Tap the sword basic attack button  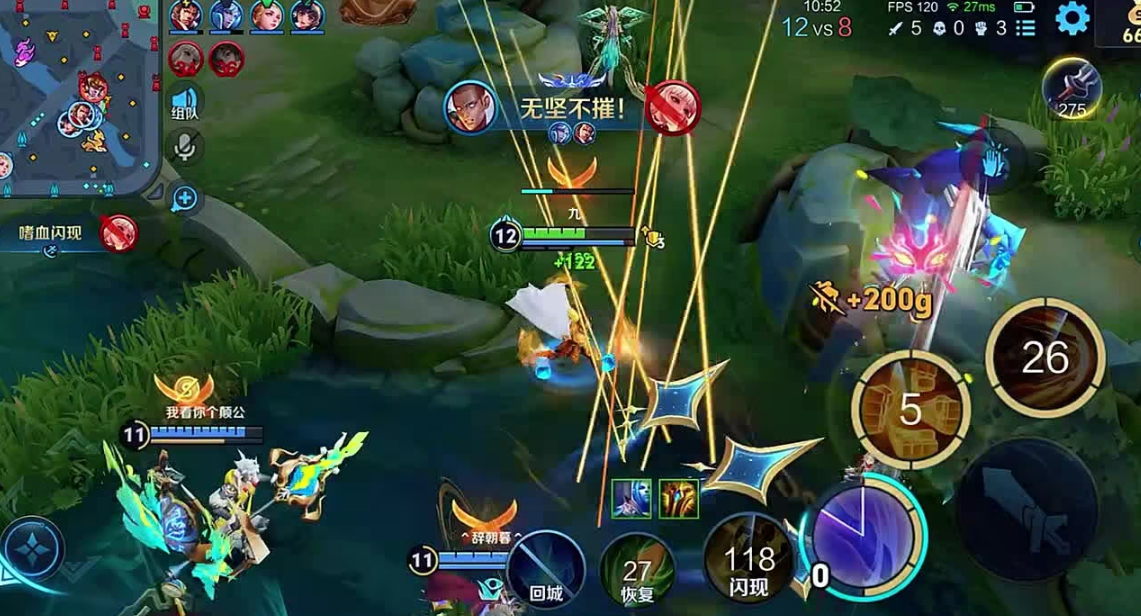coord(1026,509)
